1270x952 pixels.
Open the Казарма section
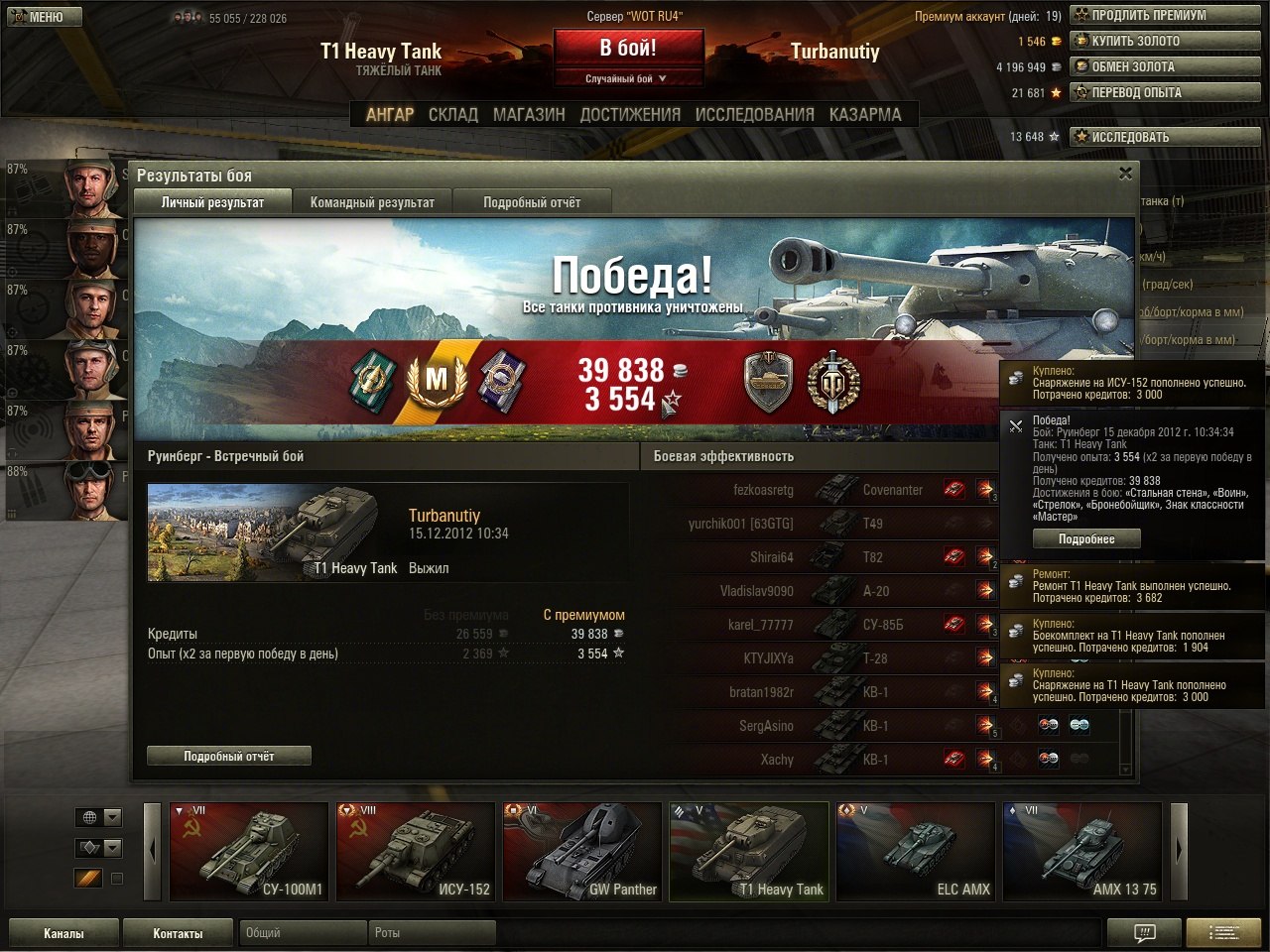(865, 114)
